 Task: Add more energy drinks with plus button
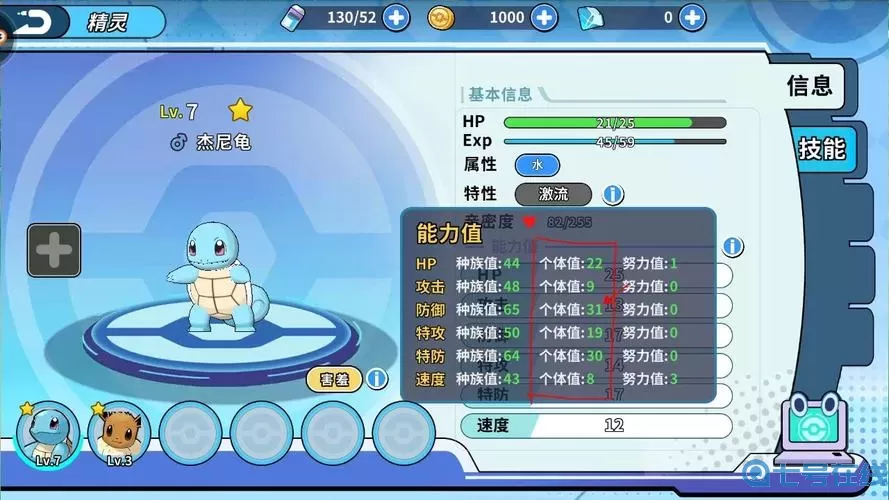click(396, 17)
